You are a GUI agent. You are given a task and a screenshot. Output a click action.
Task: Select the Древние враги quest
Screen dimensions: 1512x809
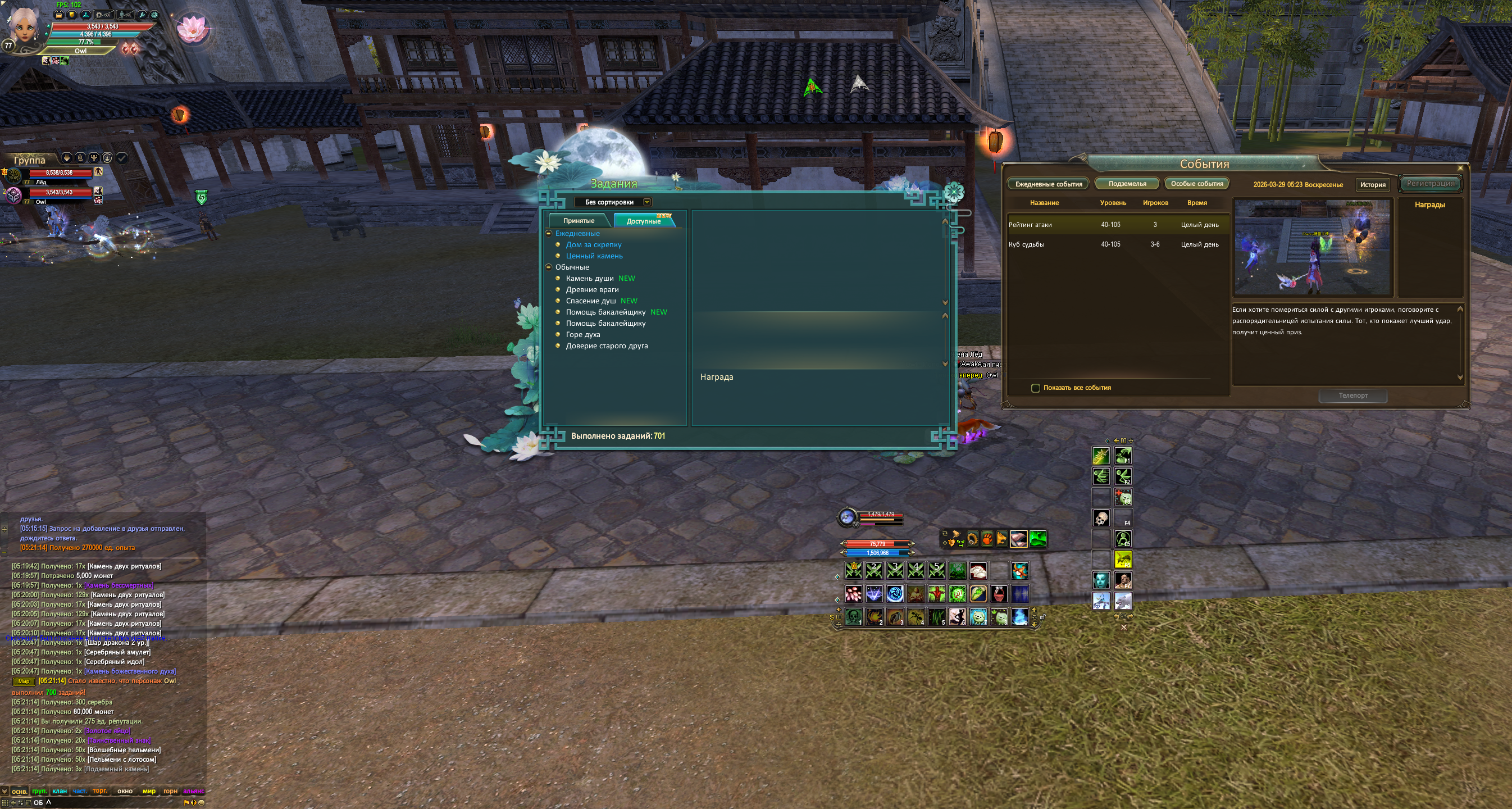click(x=591, y=289)
